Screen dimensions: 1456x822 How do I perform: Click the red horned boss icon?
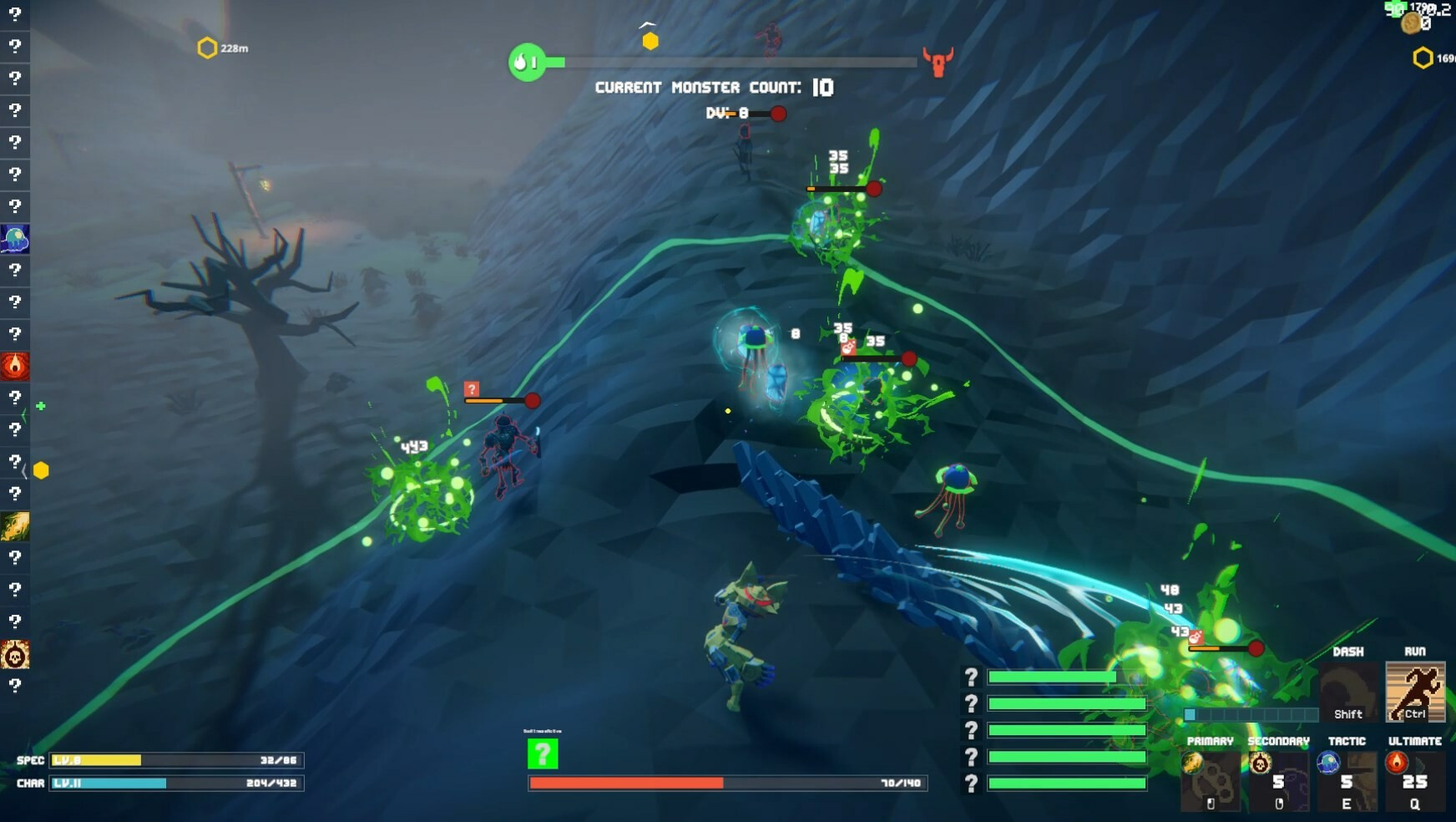tap(938, 61)
